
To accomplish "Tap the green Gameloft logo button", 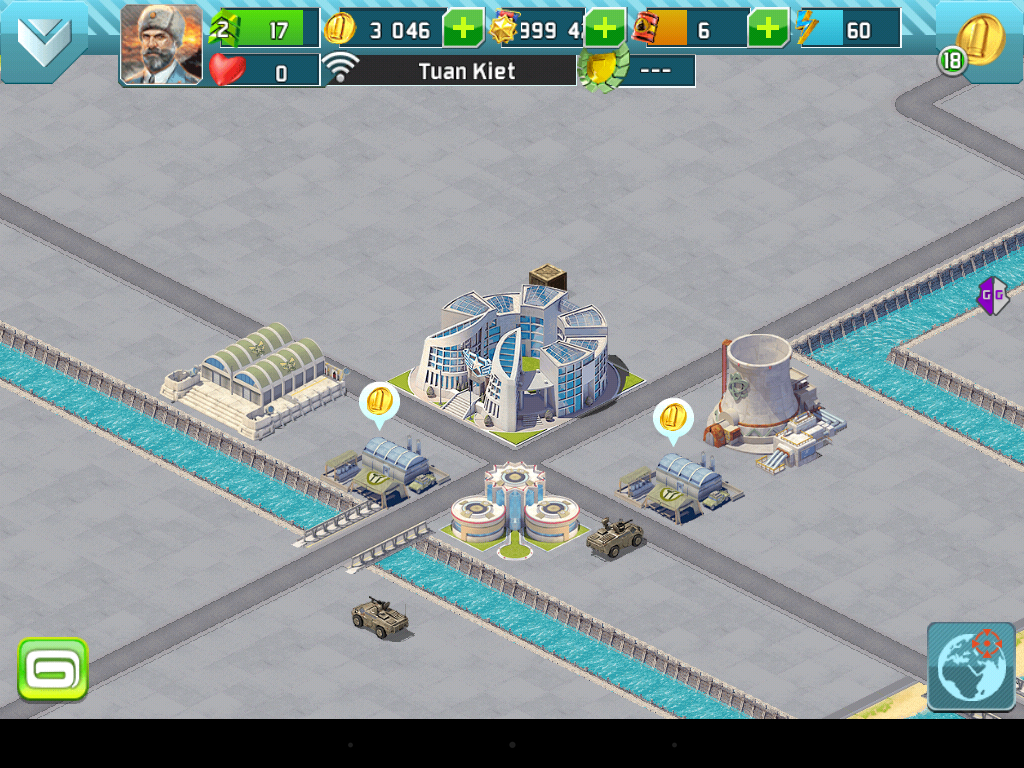I will 53,669.
